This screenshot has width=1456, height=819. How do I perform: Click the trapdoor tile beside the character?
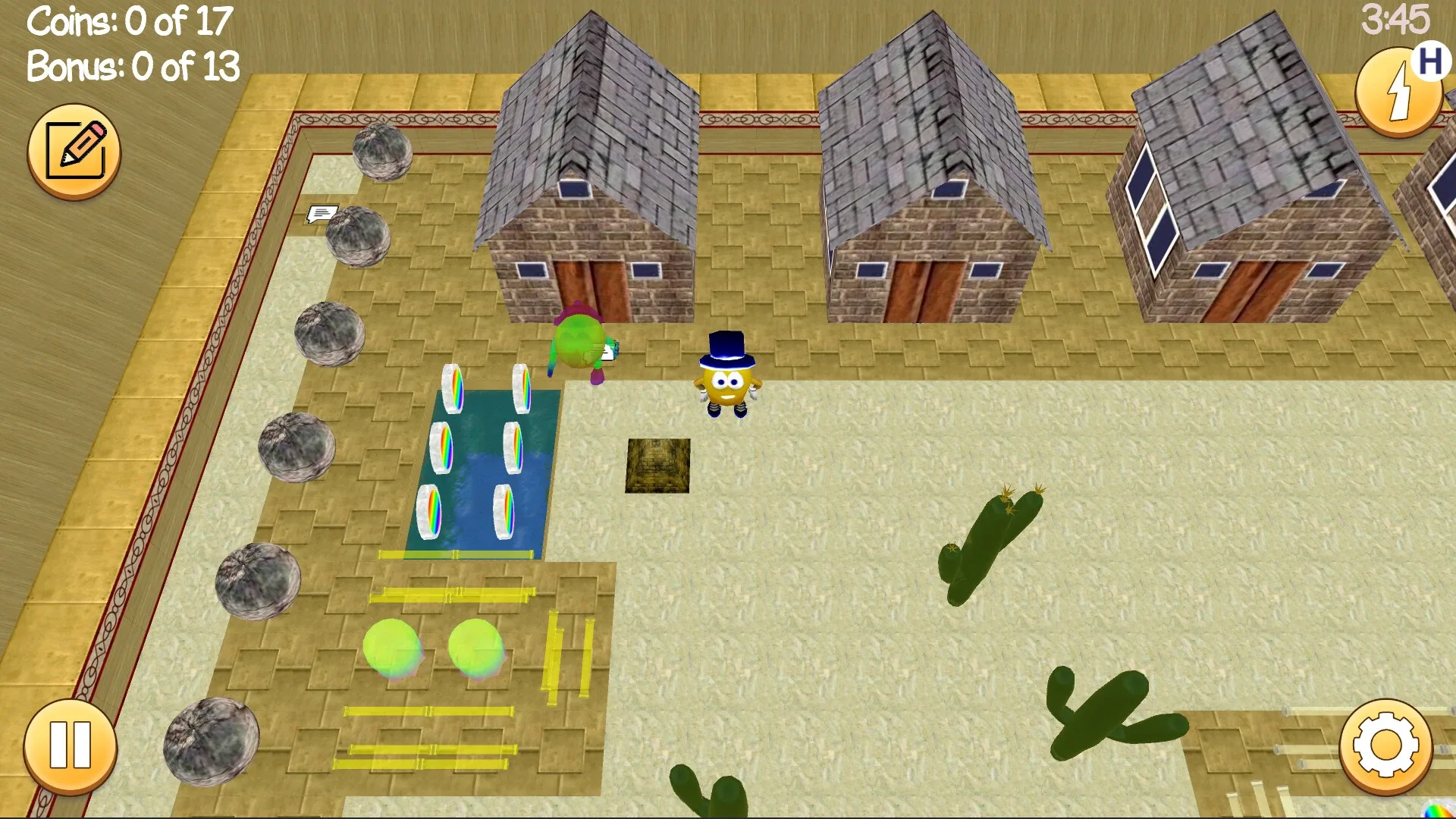657,466
